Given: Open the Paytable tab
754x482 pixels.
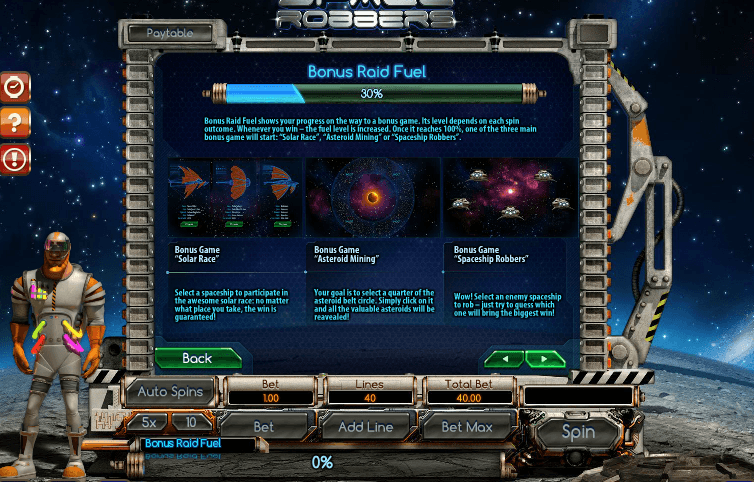Looking at the screenshot, I should tap(171, 33).
